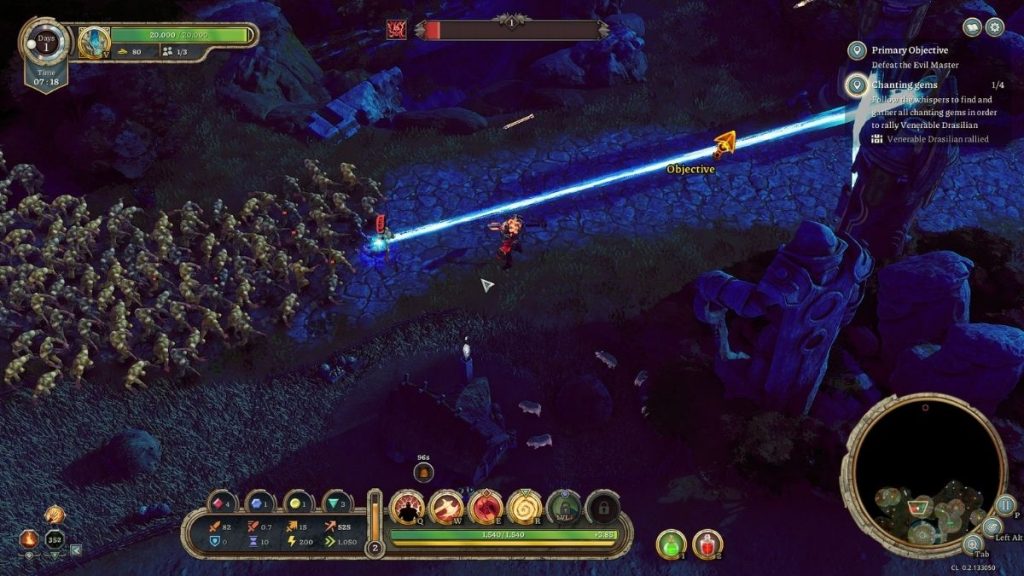Click the blue gem resource counter
This screenshot has height=576, width=1024.
tap(258, 502)
